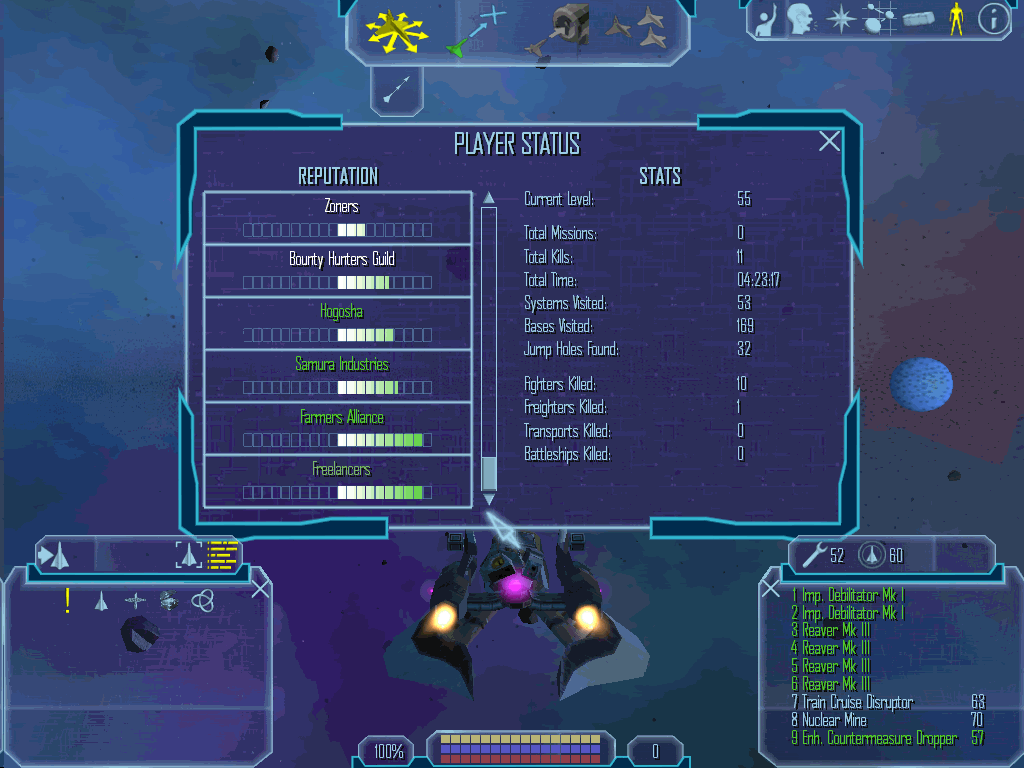
Task: Open the Inventory cargo crate icon
Action: (x=917, y=20)
